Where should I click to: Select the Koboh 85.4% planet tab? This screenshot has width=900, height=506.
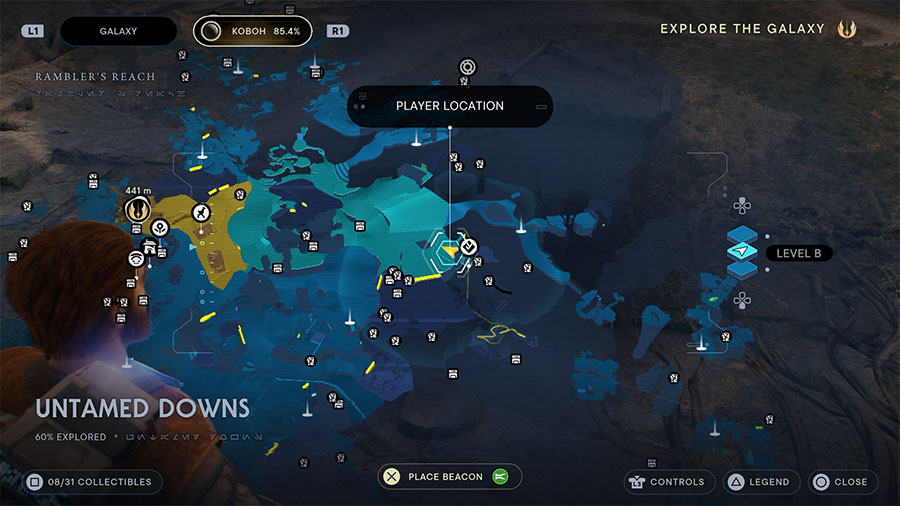(x=252, y=31)
